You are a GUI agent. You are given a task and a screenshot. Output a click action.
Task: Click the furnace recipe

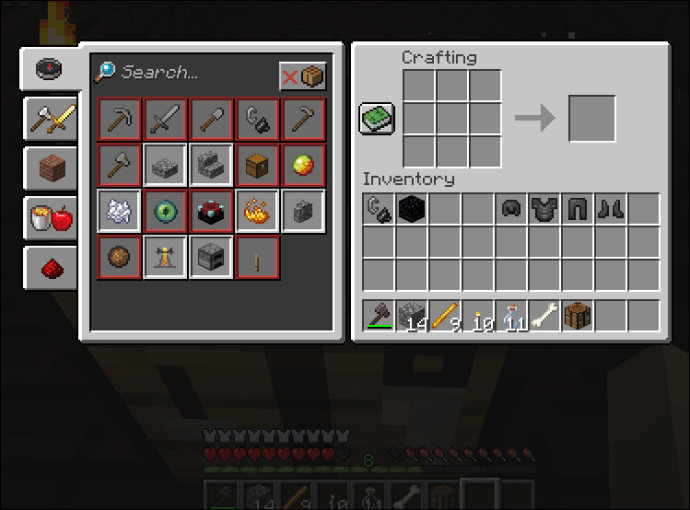(x=212, y=257)
